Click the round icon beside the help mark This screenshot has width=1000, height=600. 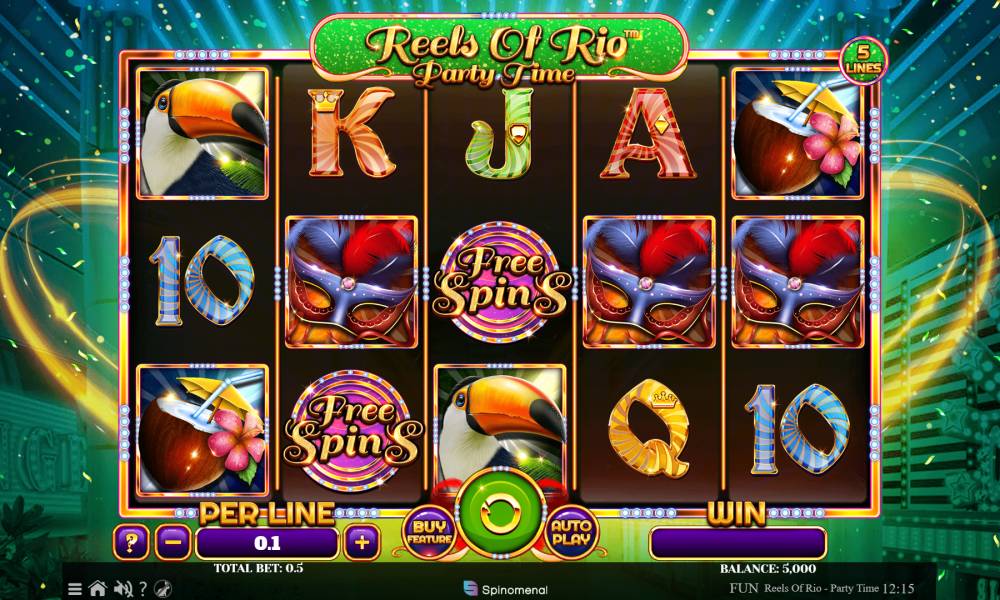[x=163, y=589]
